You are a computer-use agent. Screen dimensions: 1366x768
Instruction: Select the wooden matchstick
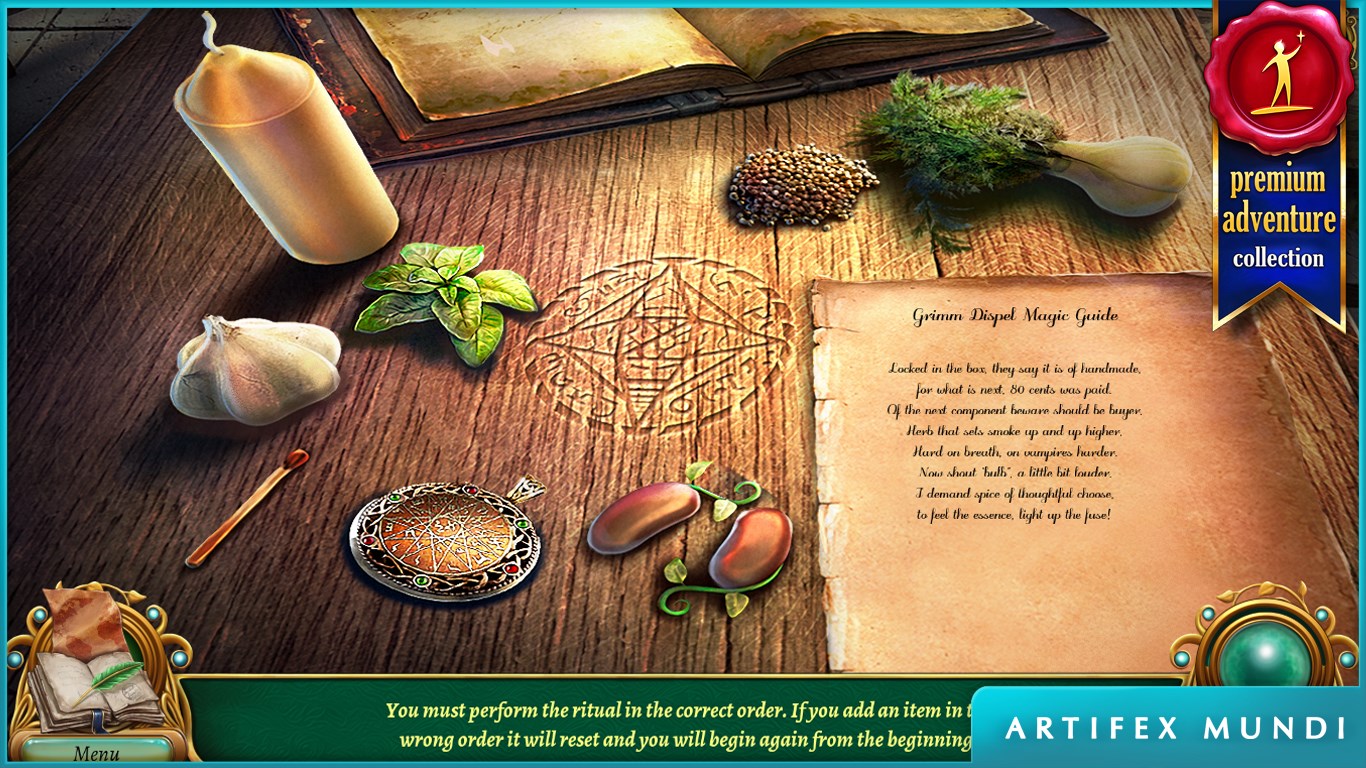[246, 508]
